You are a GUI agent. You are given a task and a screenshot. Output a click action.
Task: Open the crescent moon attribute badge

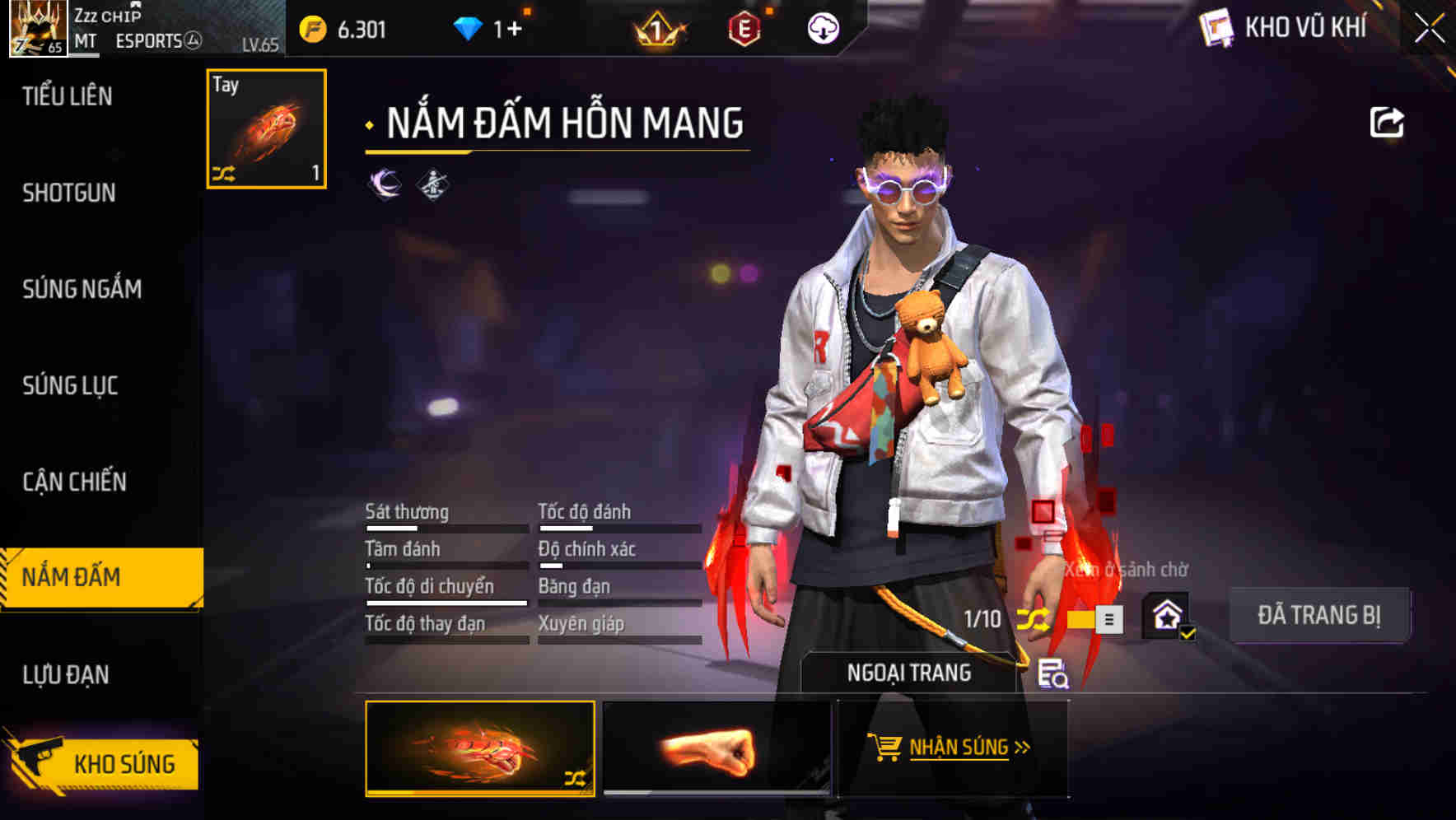[380, 184]
